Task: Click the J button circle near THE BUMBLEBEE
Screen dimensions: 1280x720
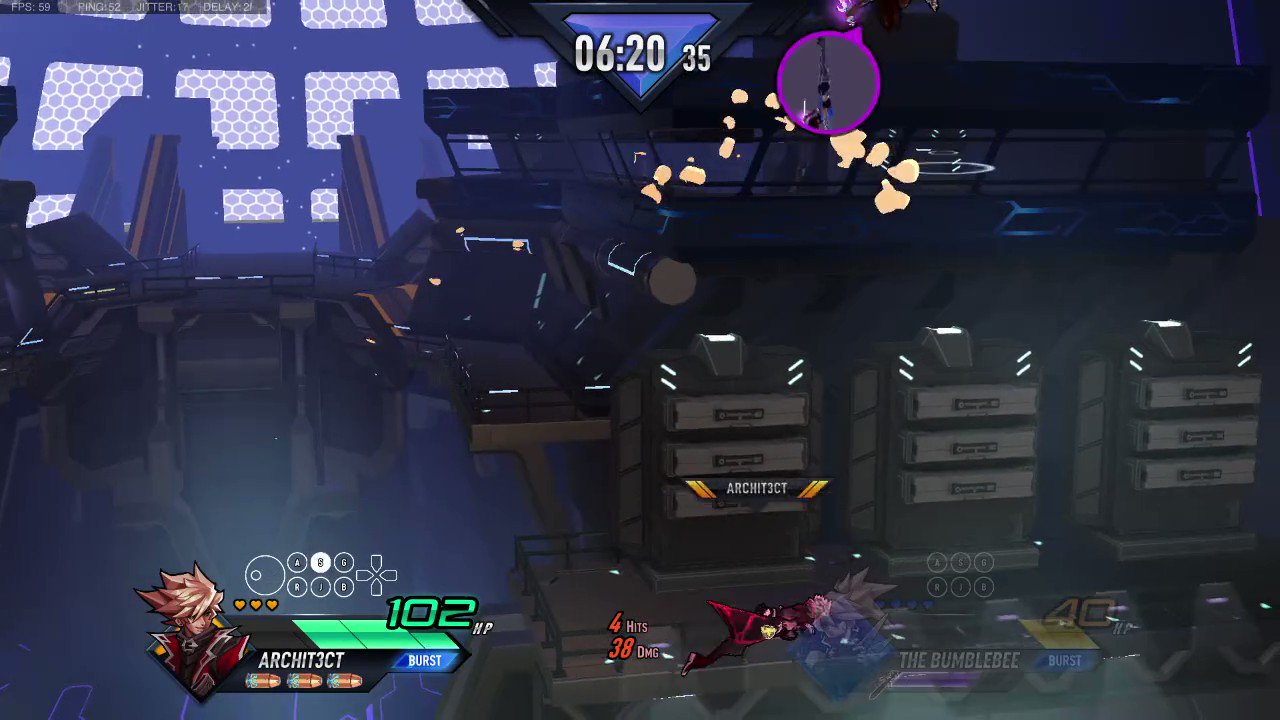Action: pos(960,588)
